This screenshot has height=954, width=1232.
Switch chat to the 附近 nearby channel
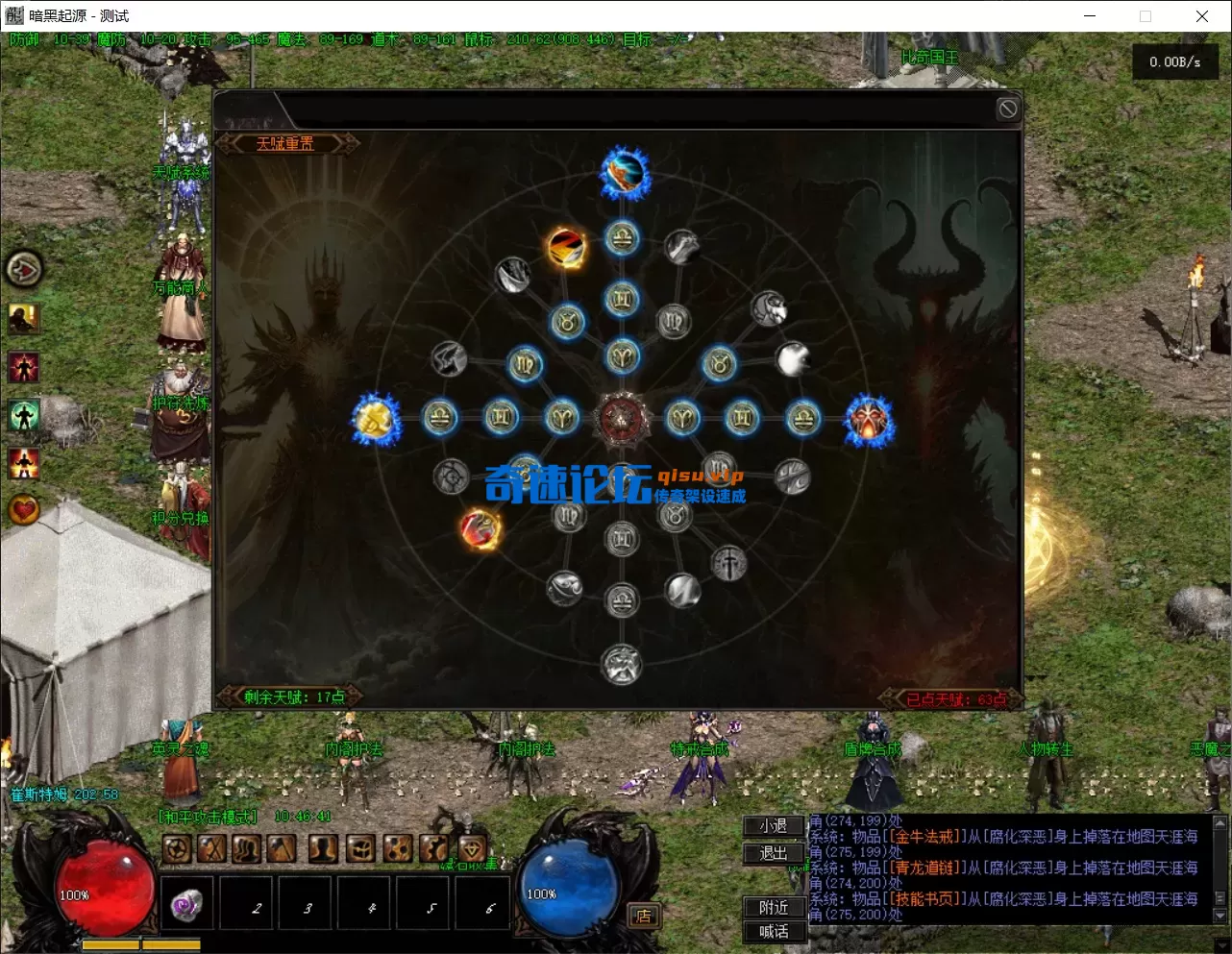point(774,907)
